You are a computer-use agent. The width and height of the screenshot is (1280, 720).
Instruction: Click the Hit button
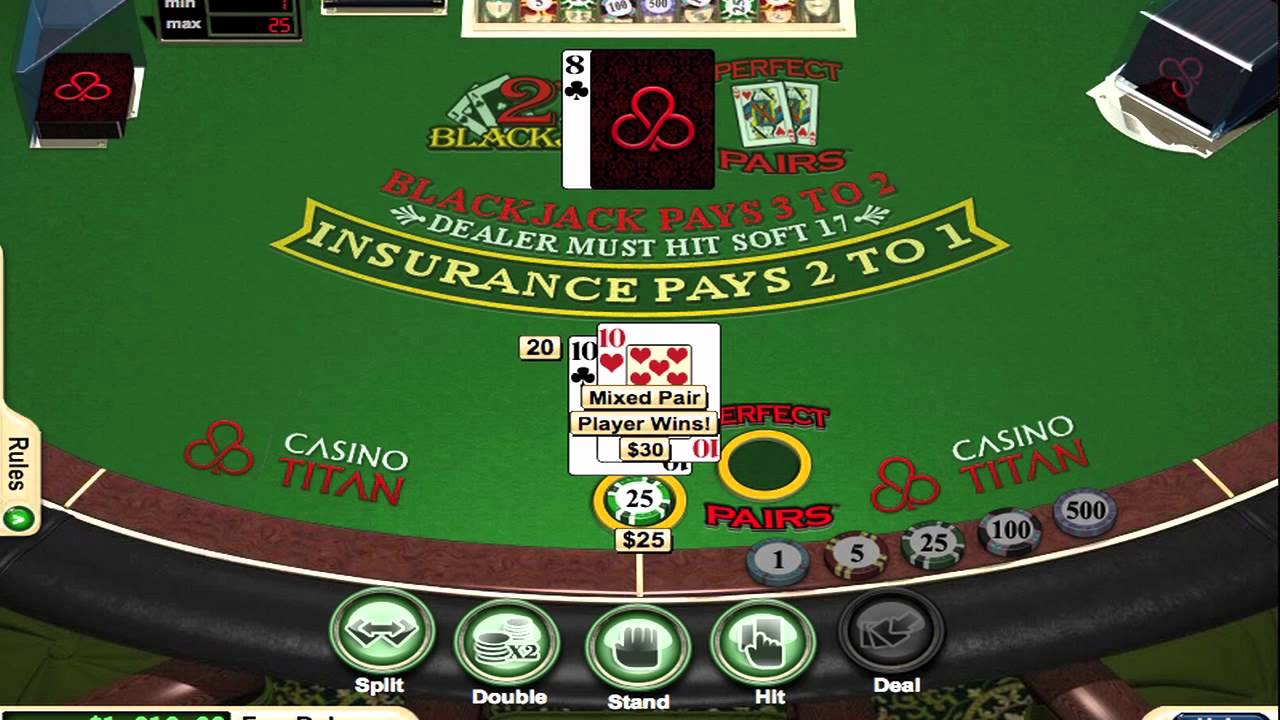(765, 640)
